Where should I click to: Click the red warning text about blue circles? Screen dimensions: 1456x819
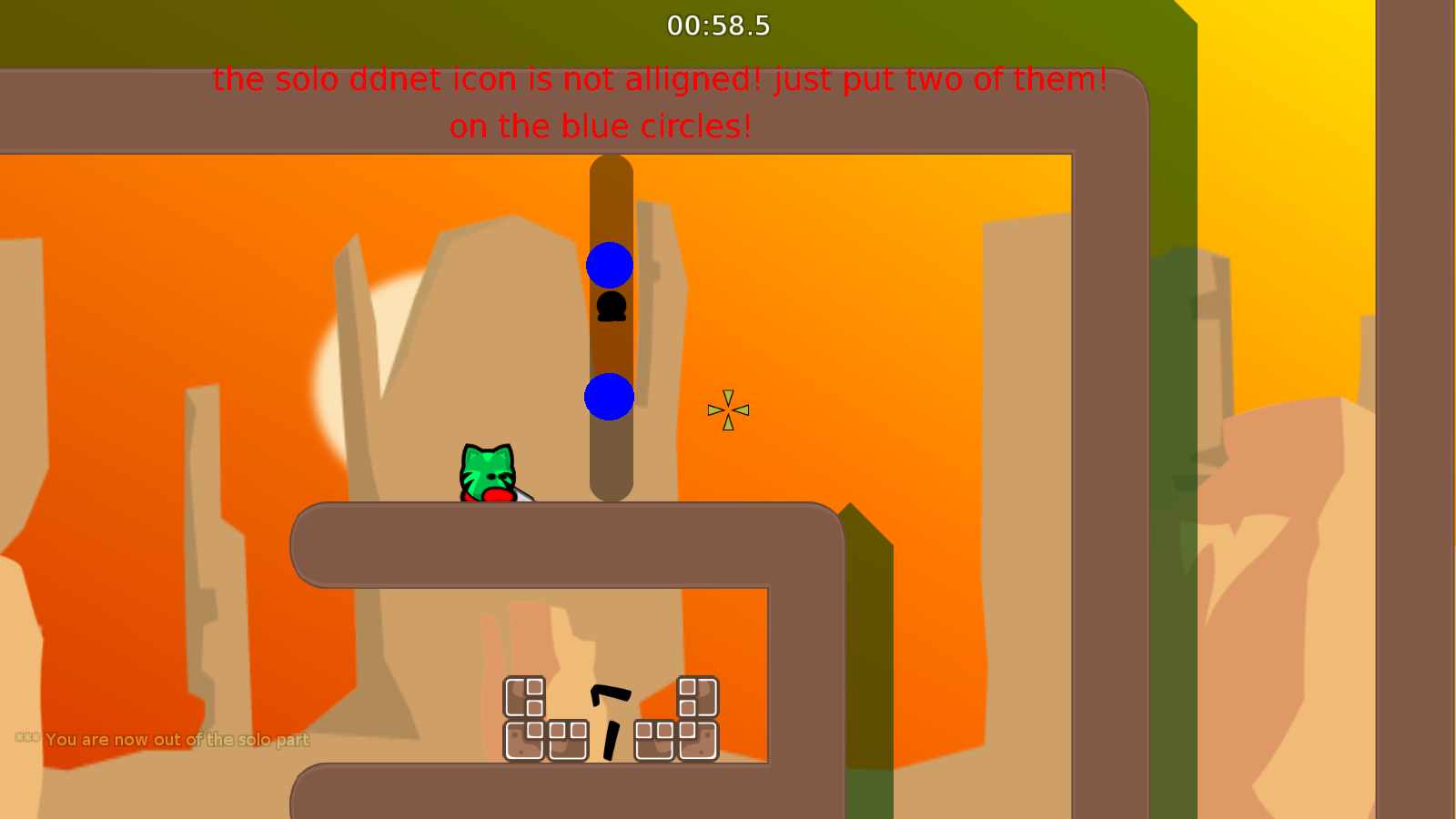pyautogui.click(x=658, y=102)
